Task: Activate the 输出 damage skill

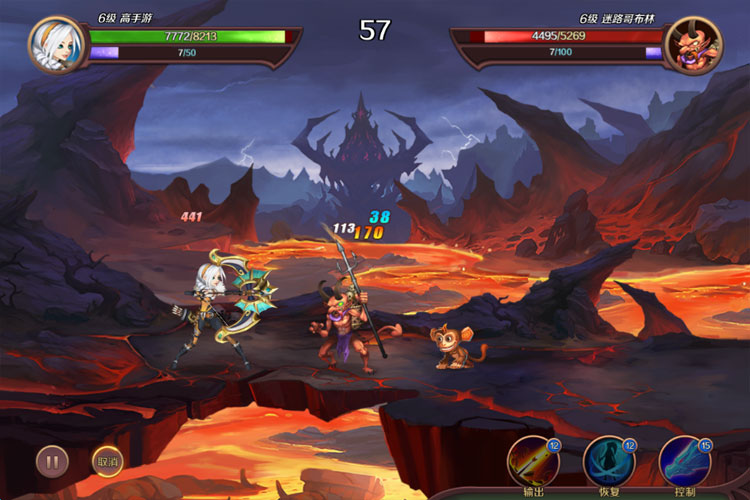Action: tap(532, 461)
